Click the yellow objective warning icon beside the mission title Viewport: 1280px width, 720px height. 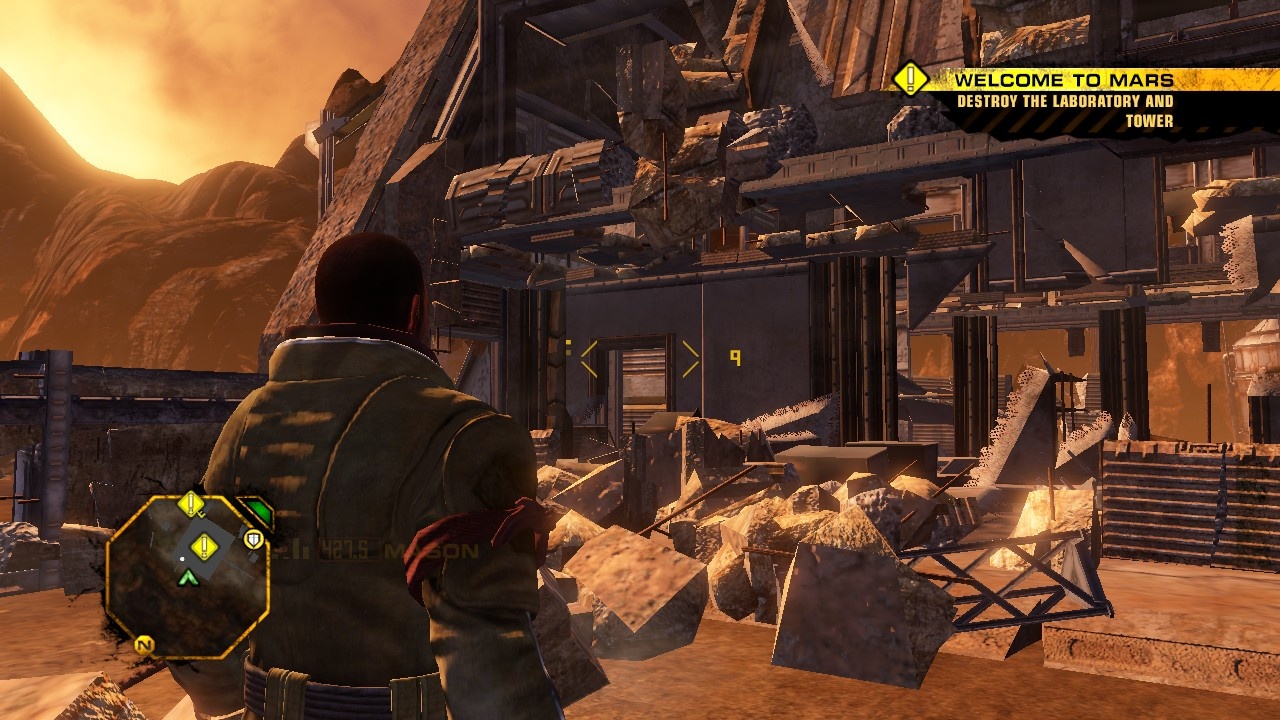tap(910, 79)
